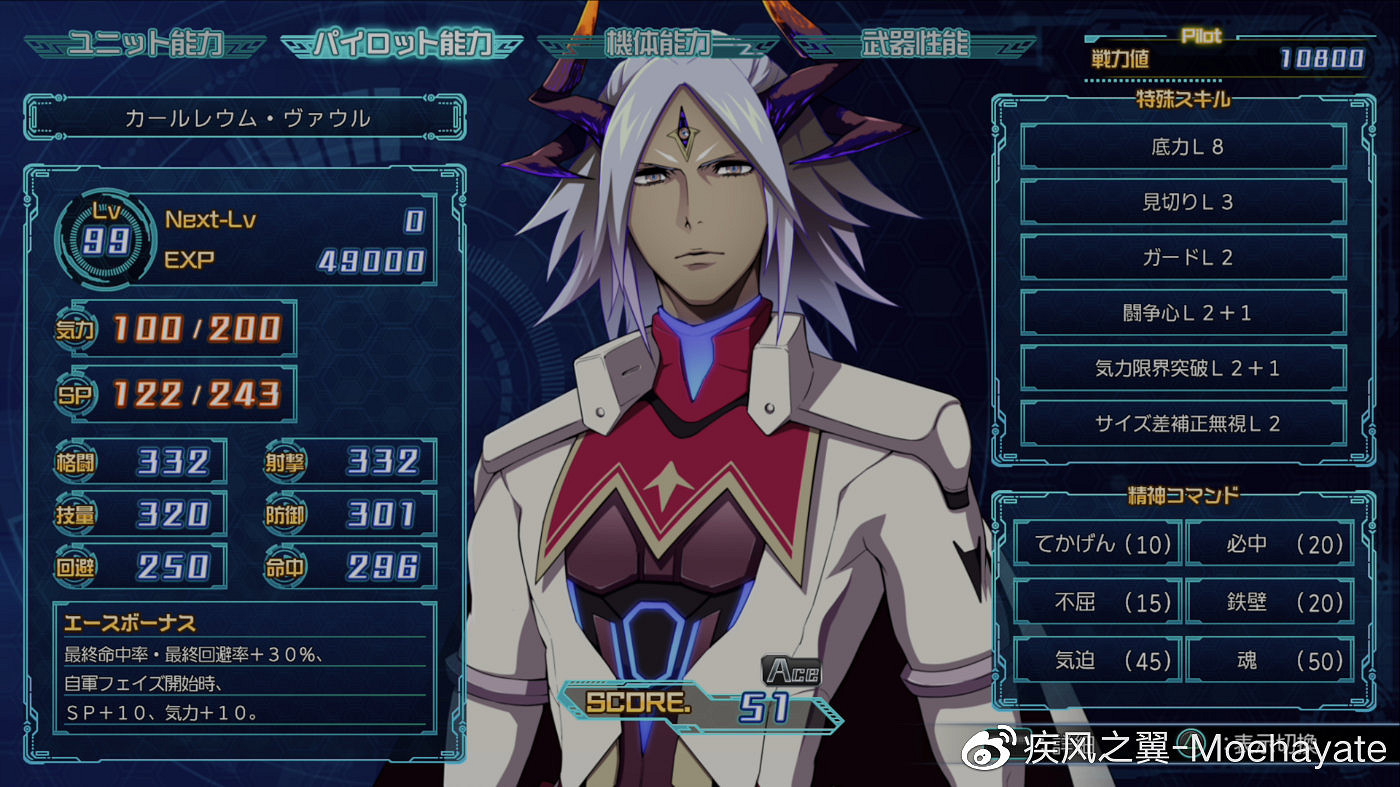
Task: Select the パイロット能力 tab
Action: pyautogui.click(x=402, y=44)
